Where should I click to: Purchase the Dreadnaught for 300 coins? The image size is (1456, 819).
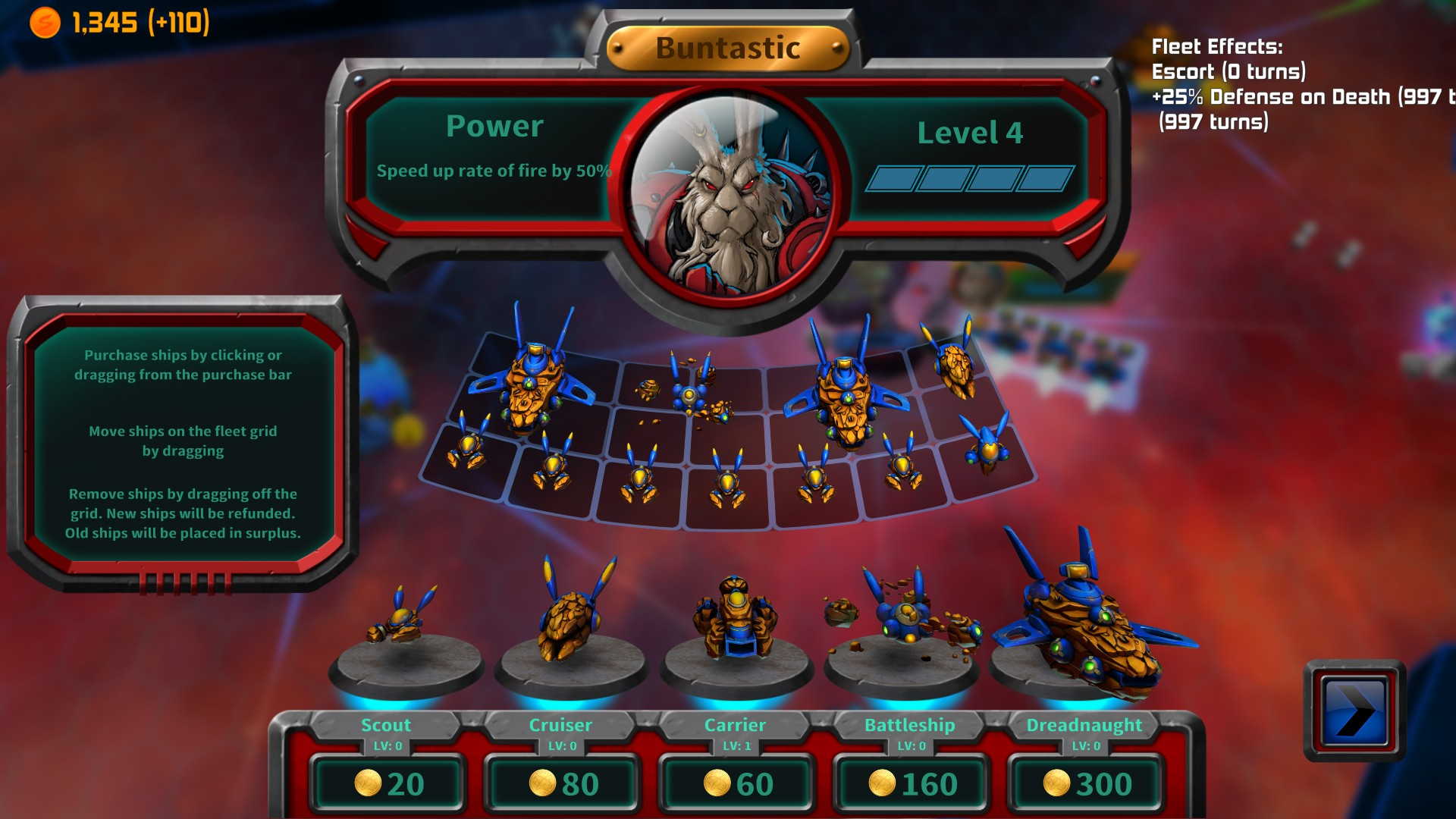(x=1086, y=783)
